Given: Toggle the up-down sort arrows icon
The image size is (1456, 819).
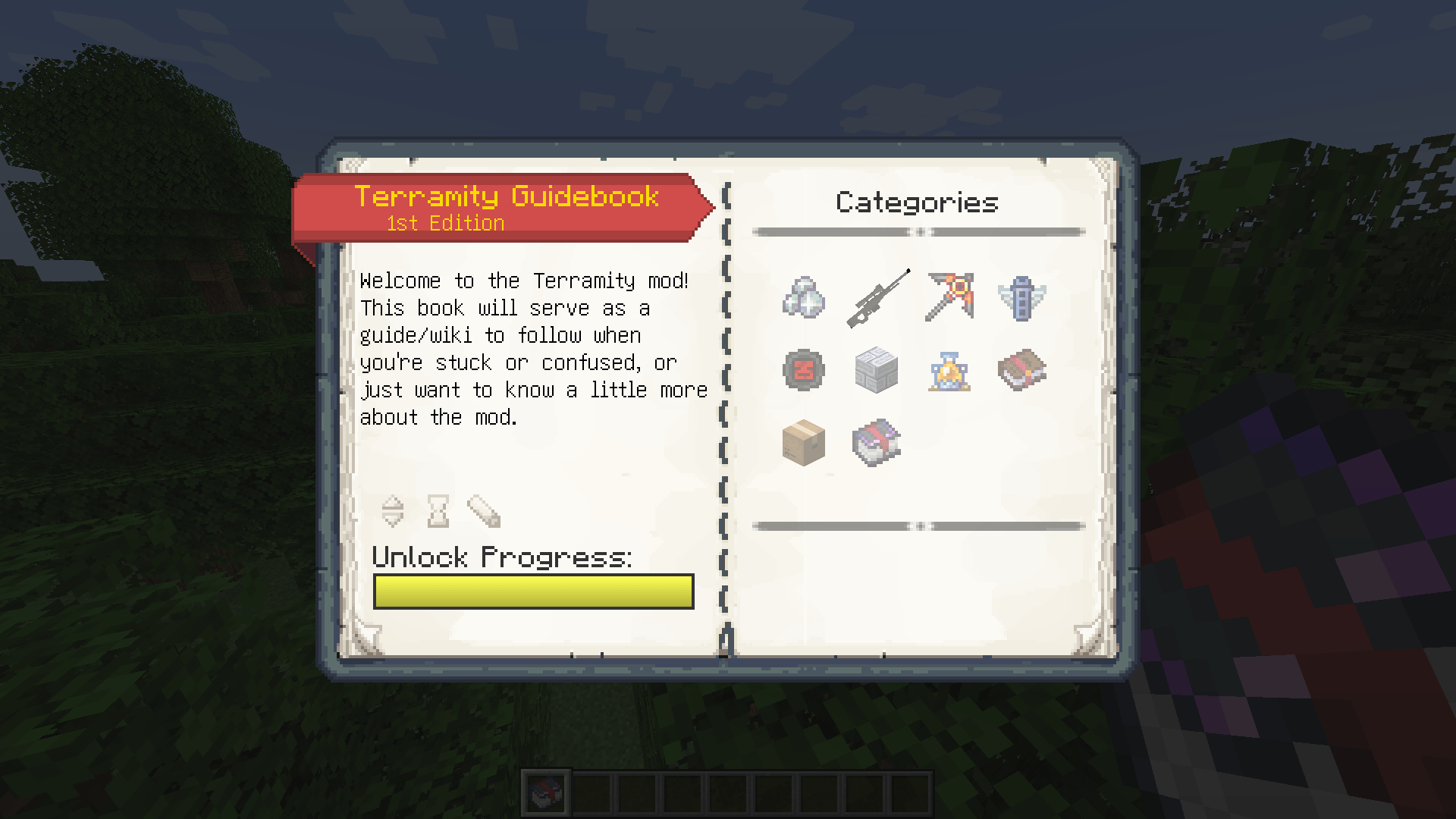Looking at the screenshot, I should click(x=394, y=511).
